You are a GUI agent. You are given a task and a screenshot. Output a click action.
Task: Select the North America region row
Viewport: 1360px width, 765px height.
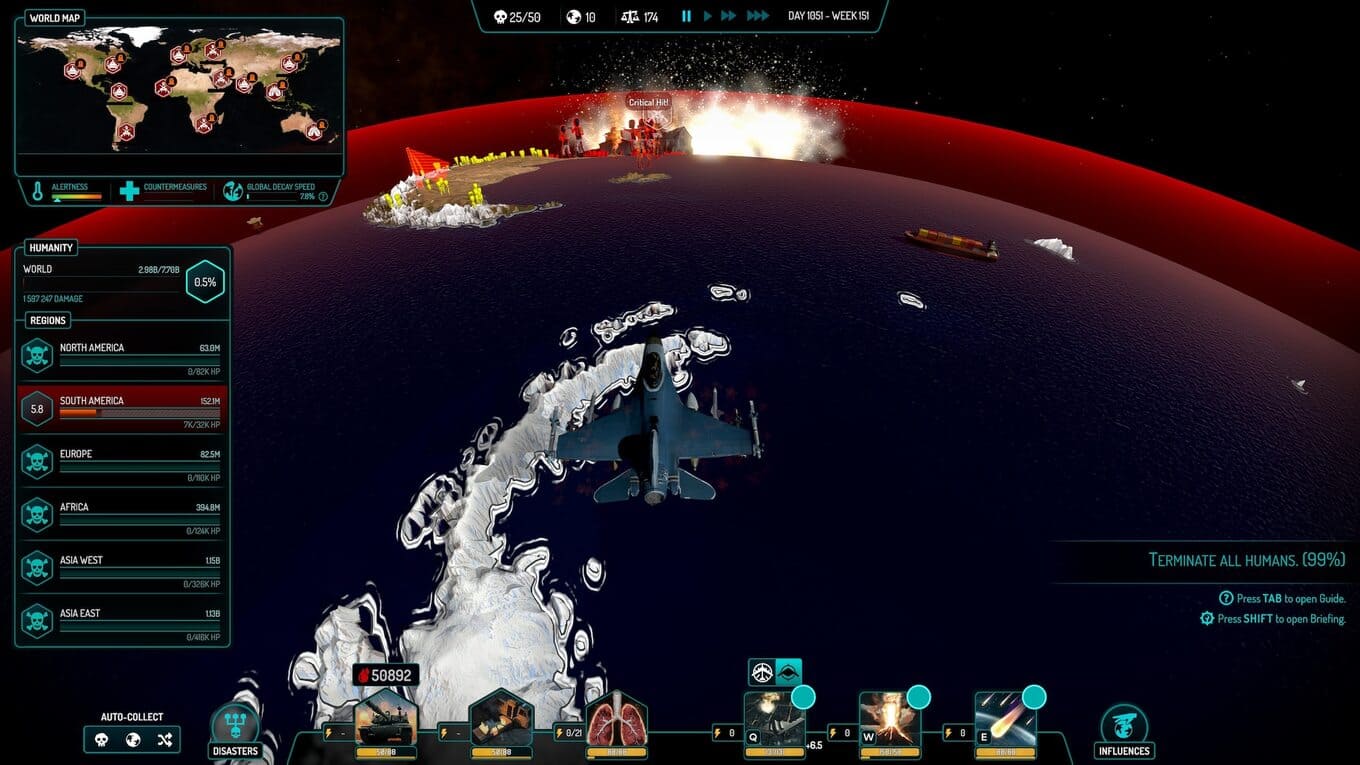[x=123, y=355]
